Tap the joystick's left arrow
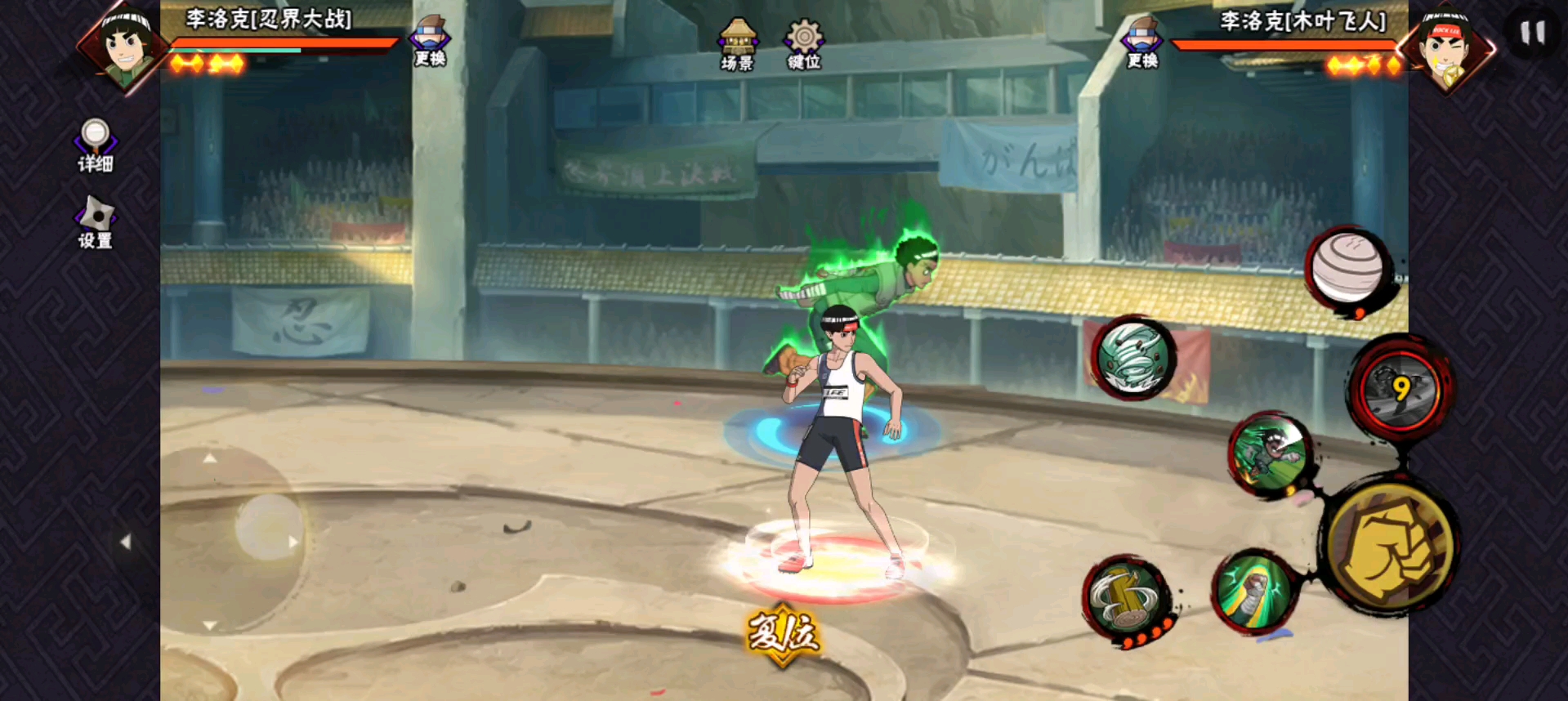The width and height of the screenshot is (1568, 701). coord(126,542)
